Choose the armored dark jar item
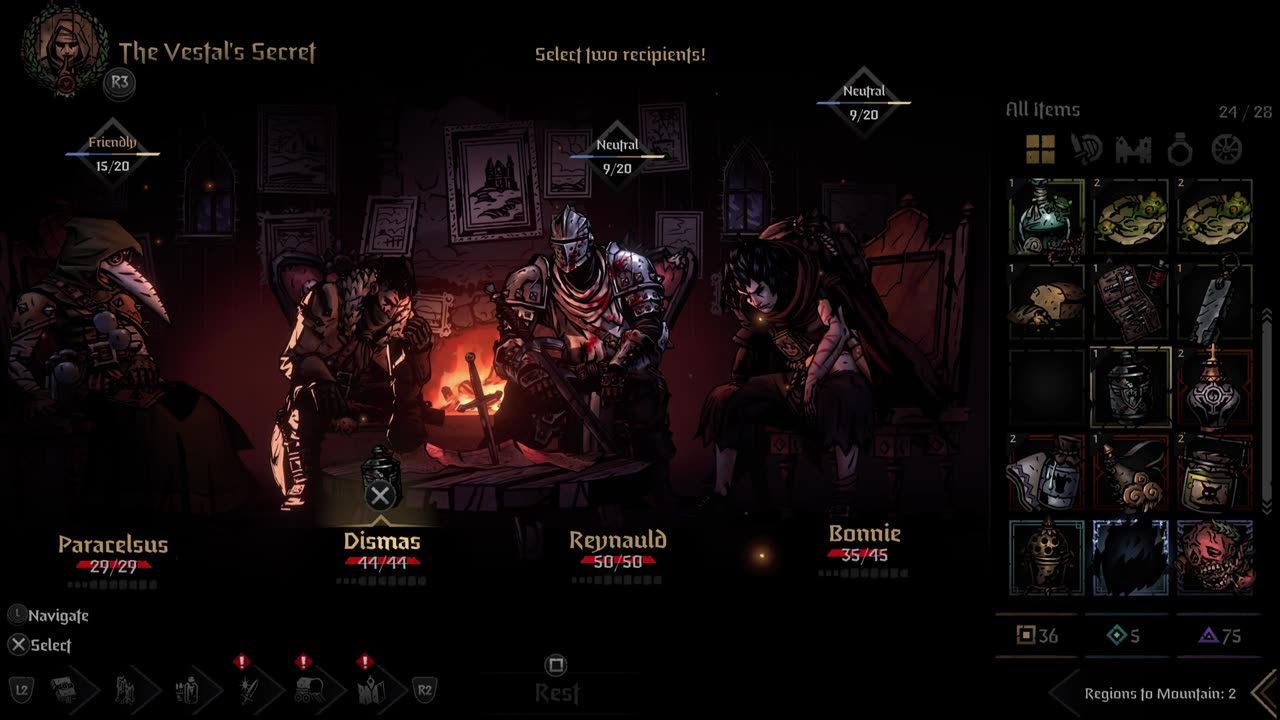Image resolution: width=1280 pixels, height=720 pixels. (x=1131, y=386)
